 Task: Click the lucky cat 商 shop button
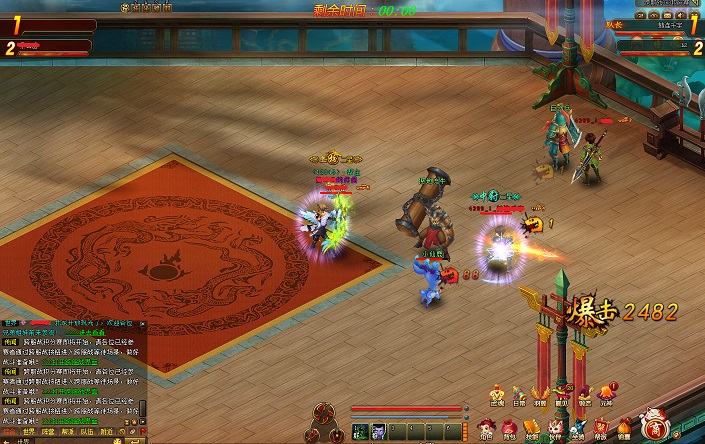point(656,425)
